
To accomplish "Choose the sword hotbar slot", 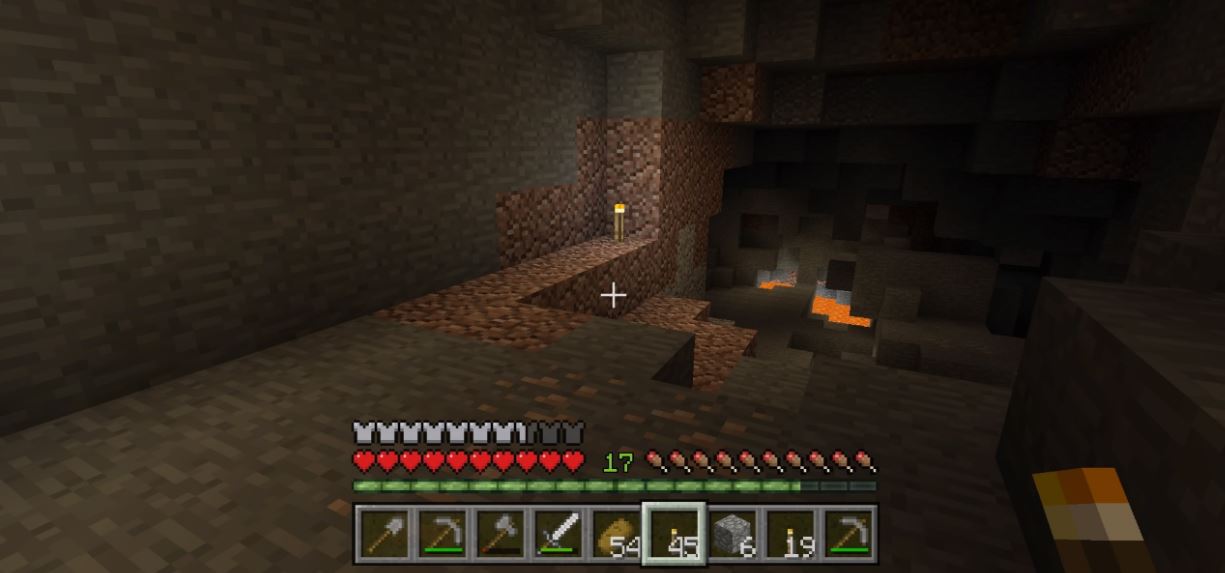I will point(559,534).
